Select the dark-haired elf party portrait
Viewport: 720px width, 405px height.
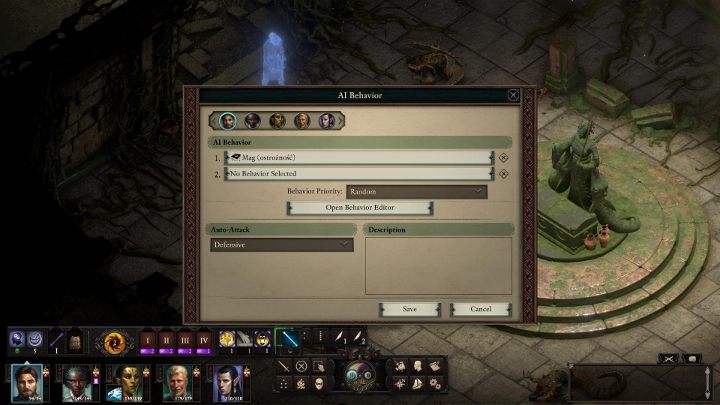point(229,383)
